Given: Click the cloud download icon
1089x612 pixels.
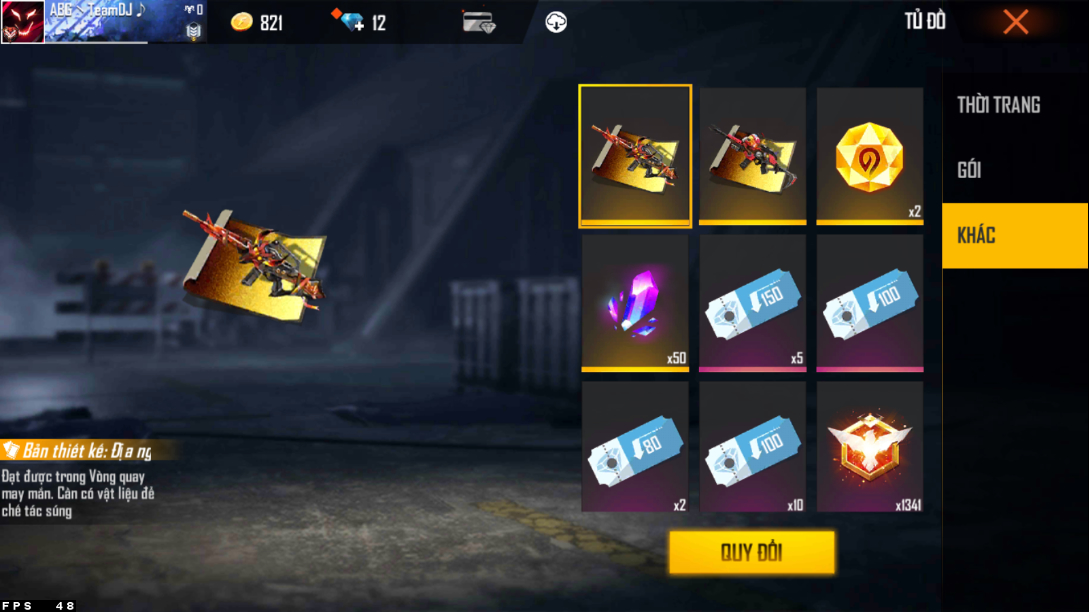Looking at the screenshot, I should (556, 22).
